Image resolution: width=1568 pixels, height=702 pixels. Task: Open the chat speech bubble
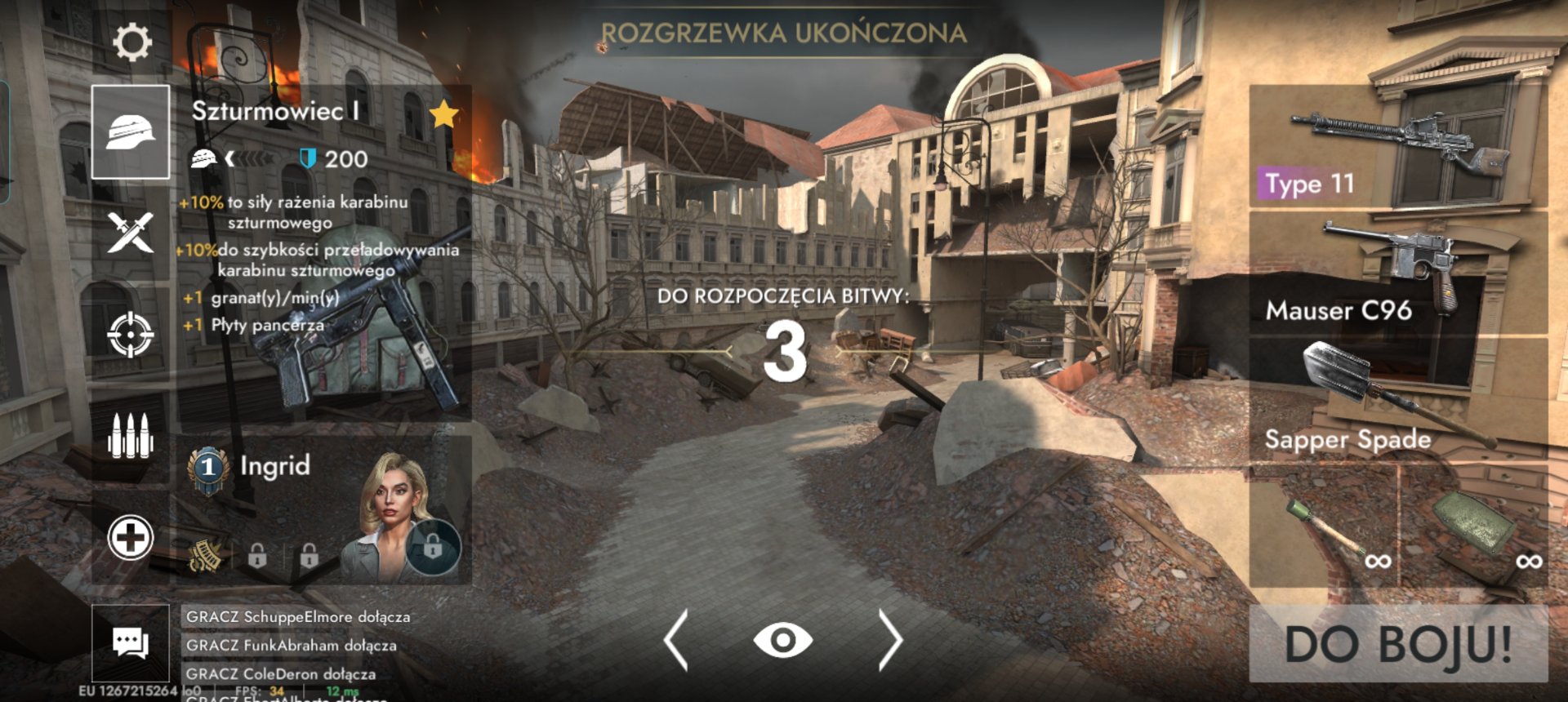pos(131,643)
